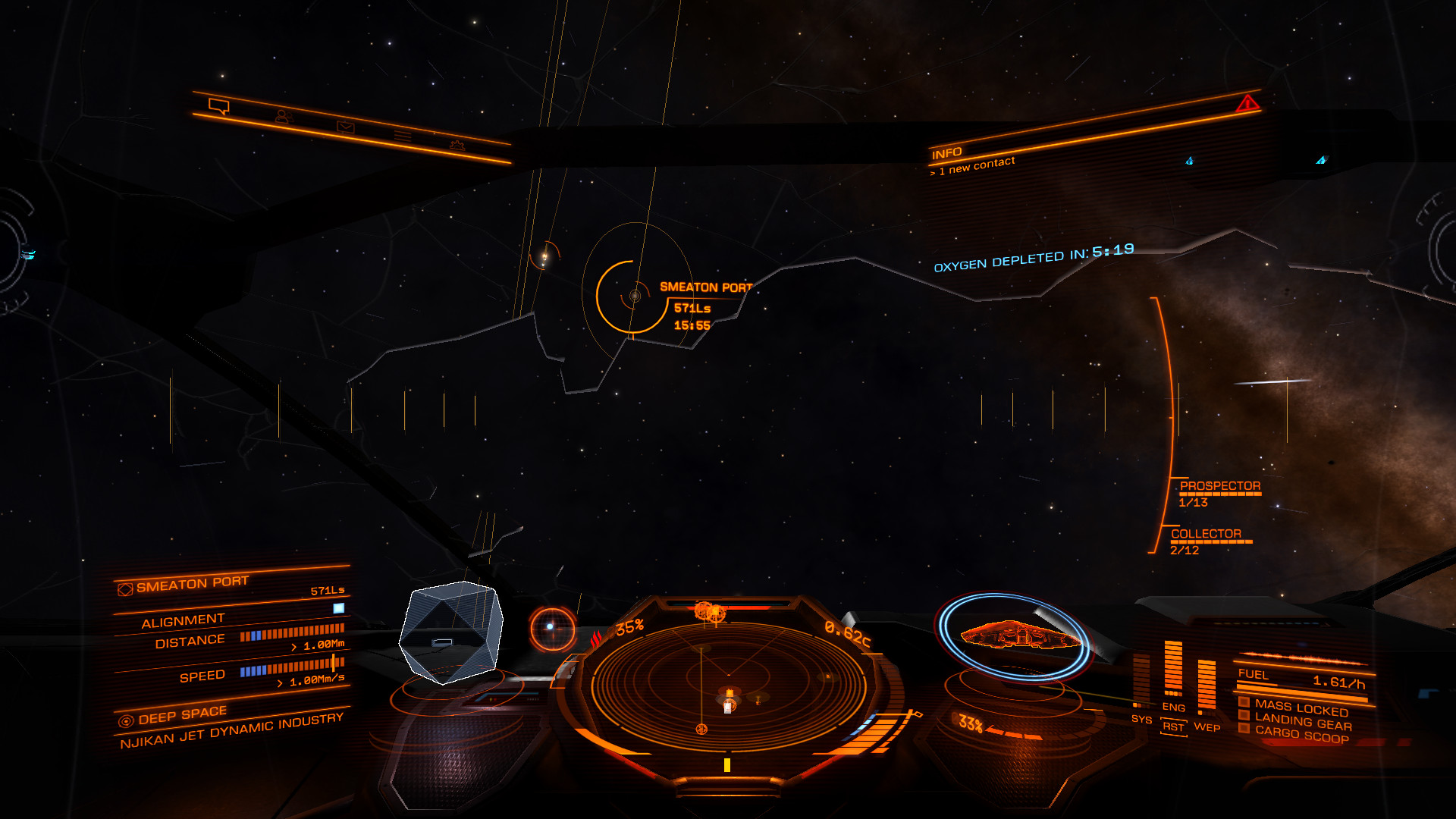Click the target station hologram
The width and height of the screenshot is (1456, 819).
click(x=451, y=631)
